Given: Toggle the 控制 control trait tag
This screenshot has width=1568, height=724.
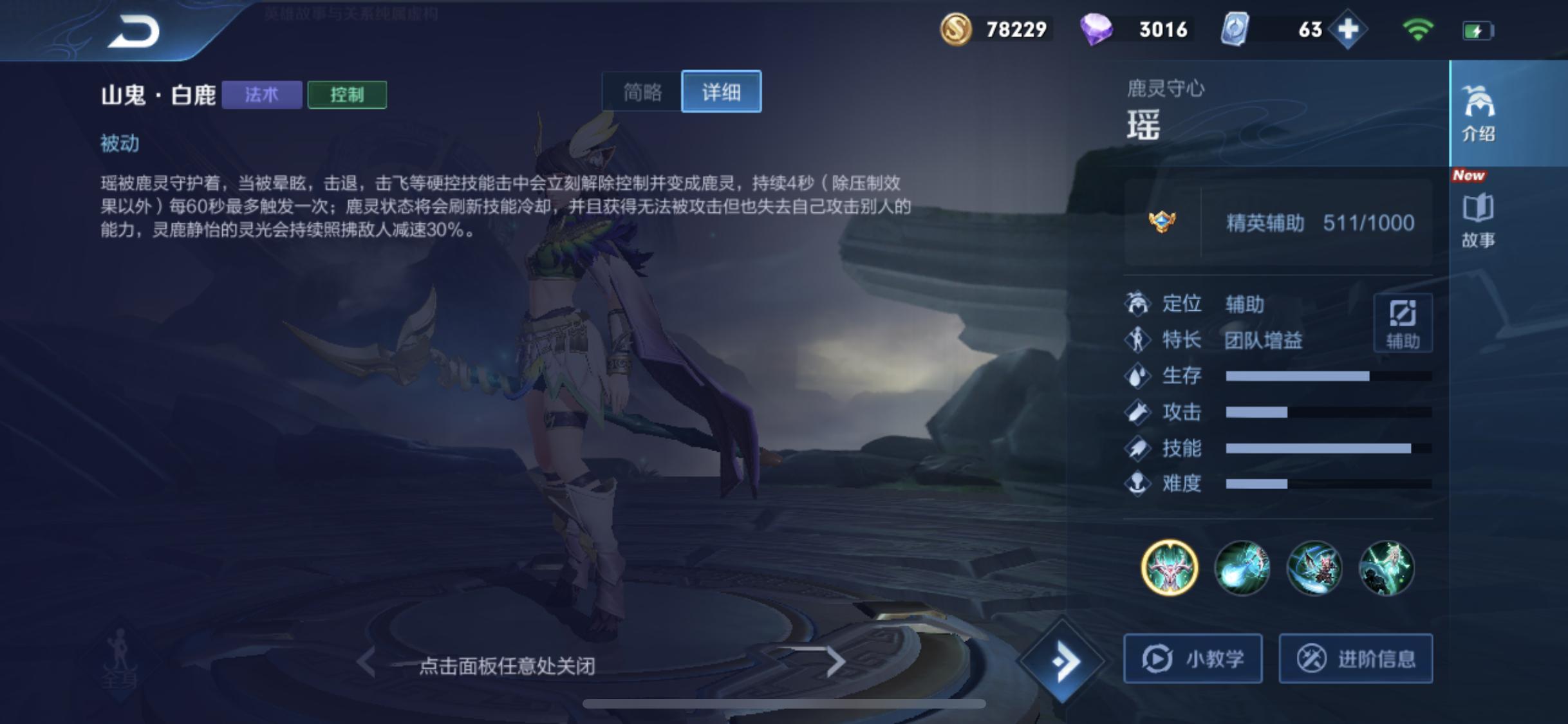Looking at the screenshot, I should pos(348,95).
